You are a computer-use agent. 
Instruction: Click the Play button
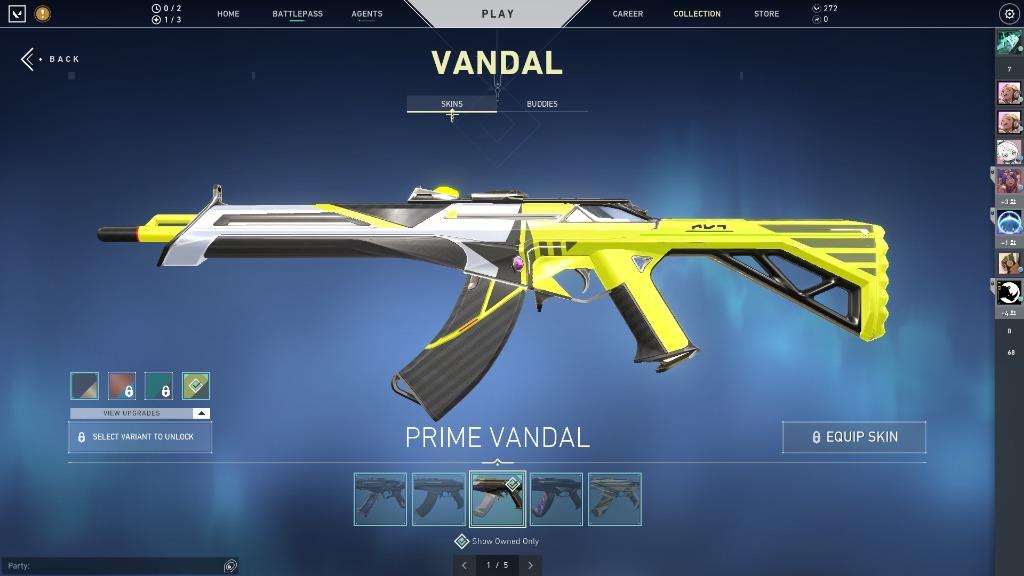point(498,14)
